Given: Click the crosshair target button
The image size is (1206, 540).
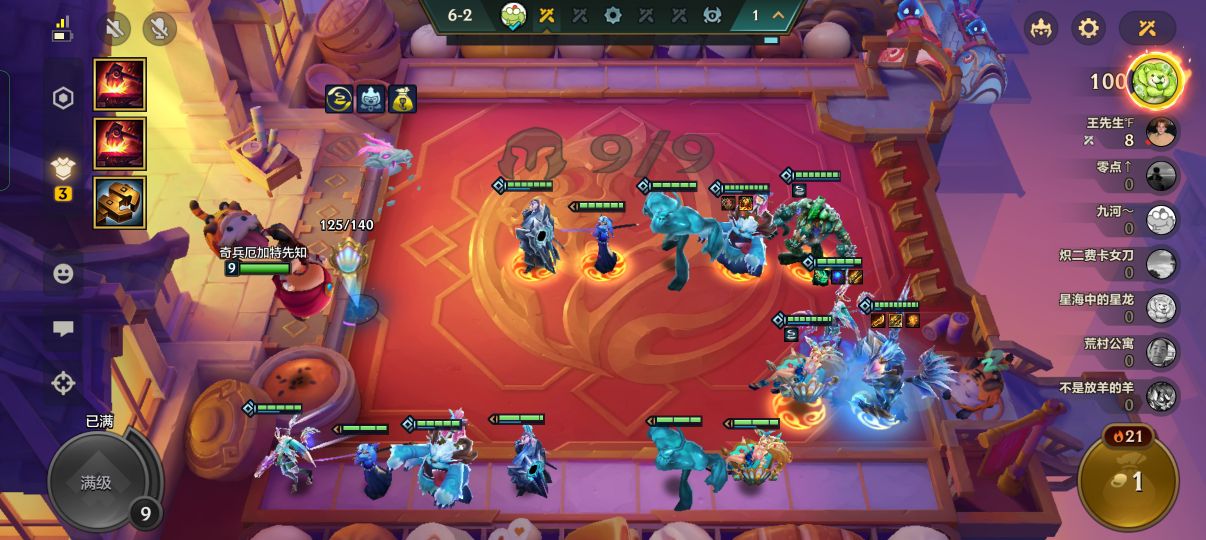Looking at the screenshot, I should [63, 383].
